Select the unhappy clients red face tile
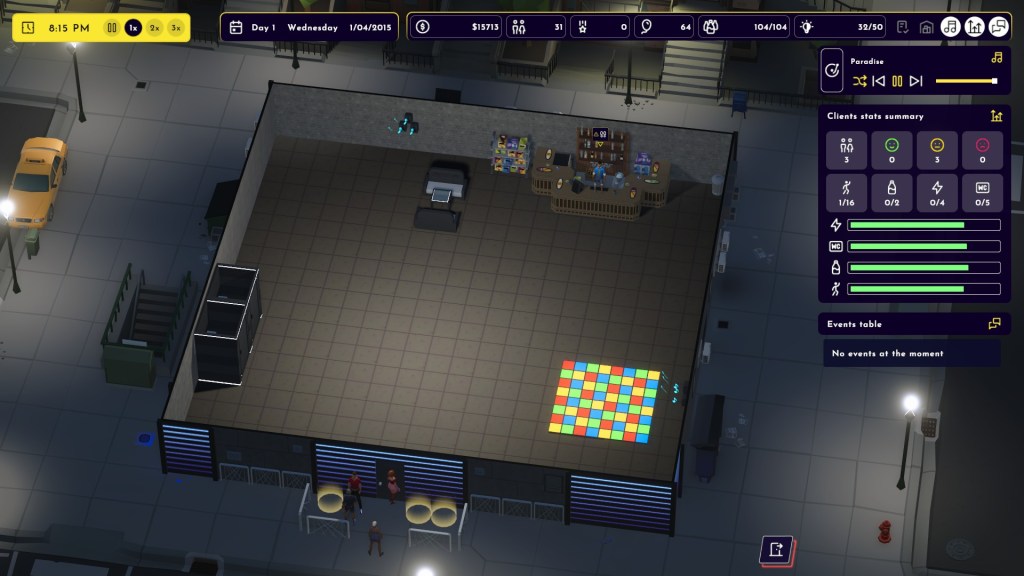The width and height of the screenshot is (1024, 576). 981,150
